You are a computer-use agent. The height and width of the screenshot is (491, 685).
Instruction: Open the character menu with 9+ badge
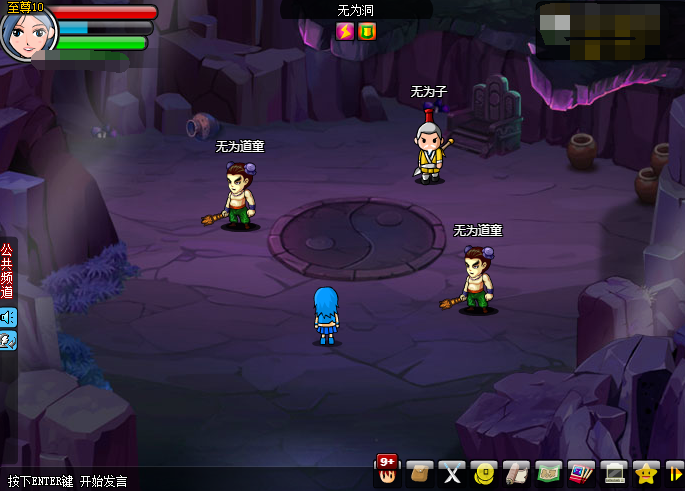(388, 471)
